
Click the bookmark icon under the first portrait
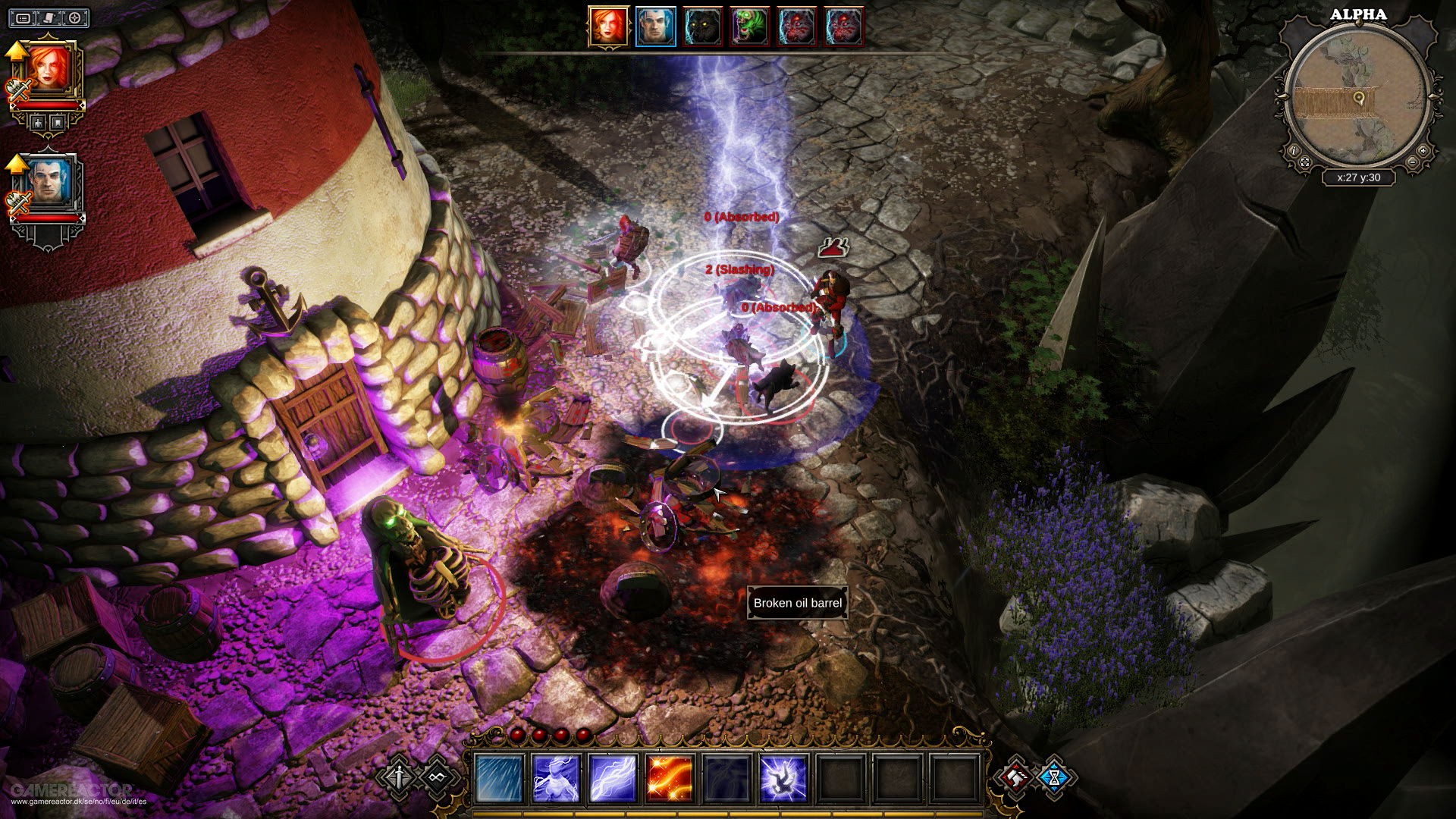[58, 121]
